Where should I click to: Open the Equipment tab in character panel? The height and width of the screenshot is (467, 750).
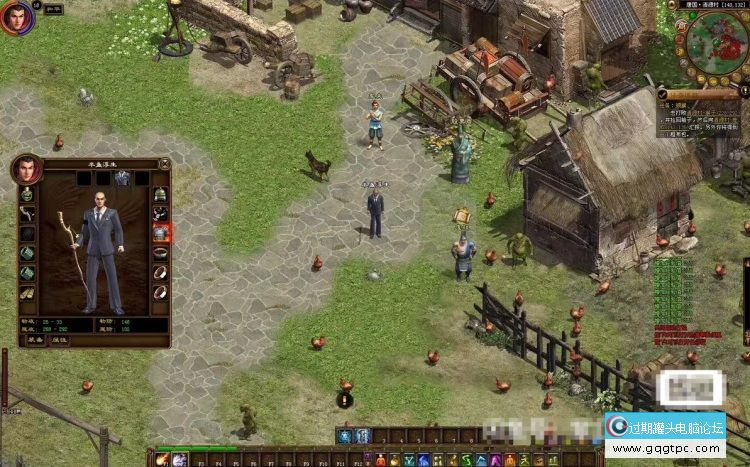click(x=35, y=339)
